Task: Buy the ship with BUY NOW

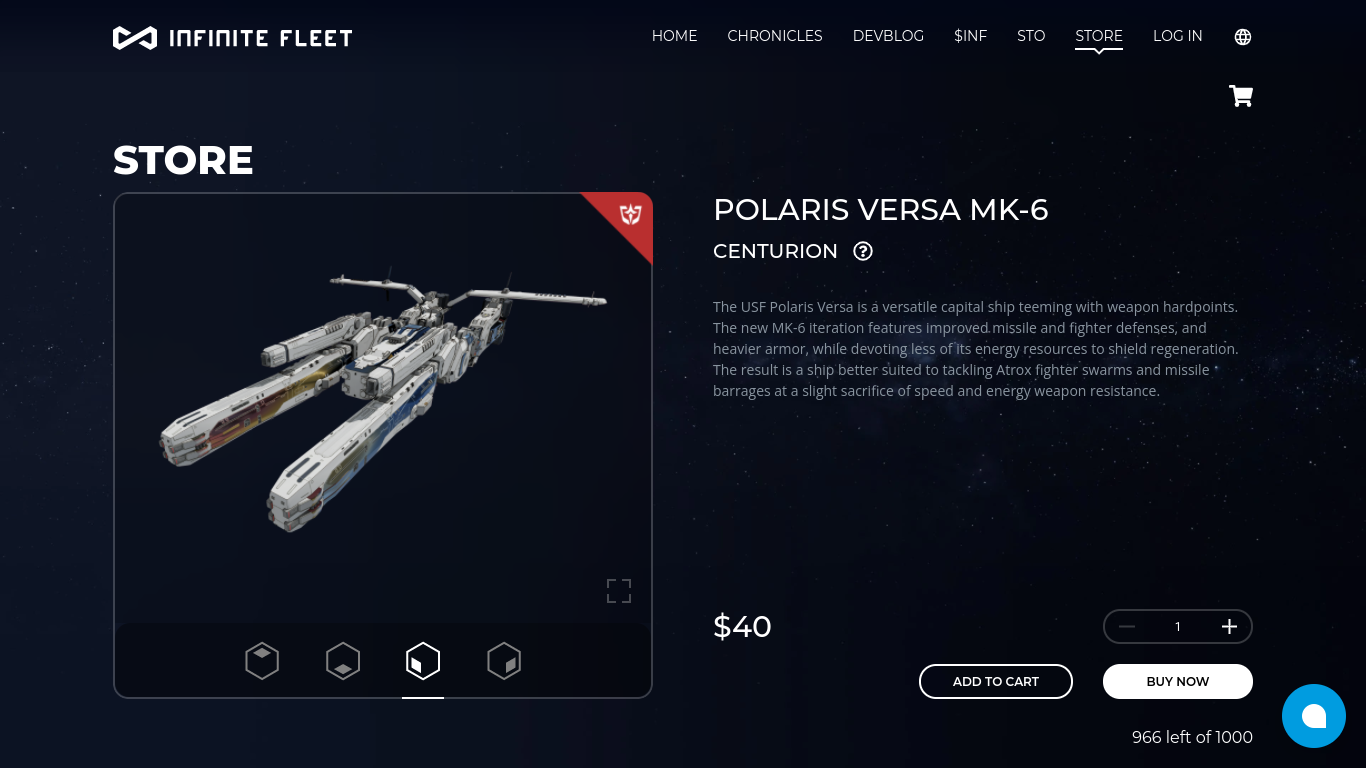Action: 1177,682
